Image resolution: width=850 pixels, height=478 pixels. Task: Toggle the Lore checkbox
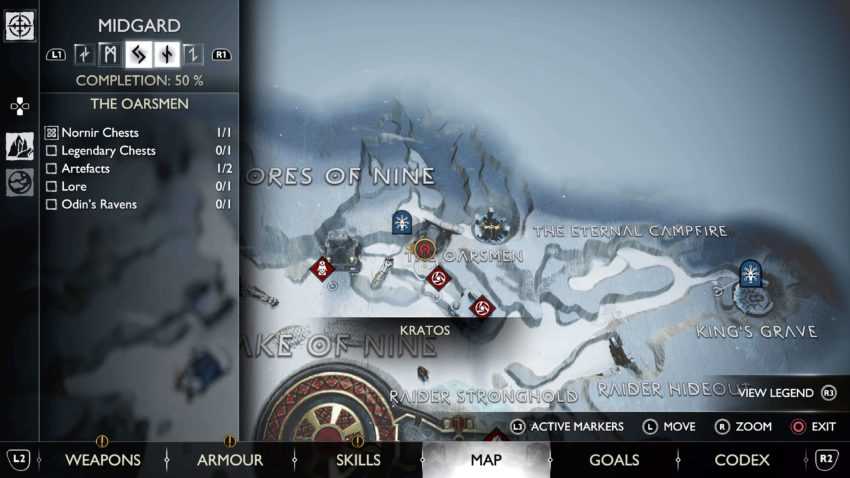coord(52,187)
